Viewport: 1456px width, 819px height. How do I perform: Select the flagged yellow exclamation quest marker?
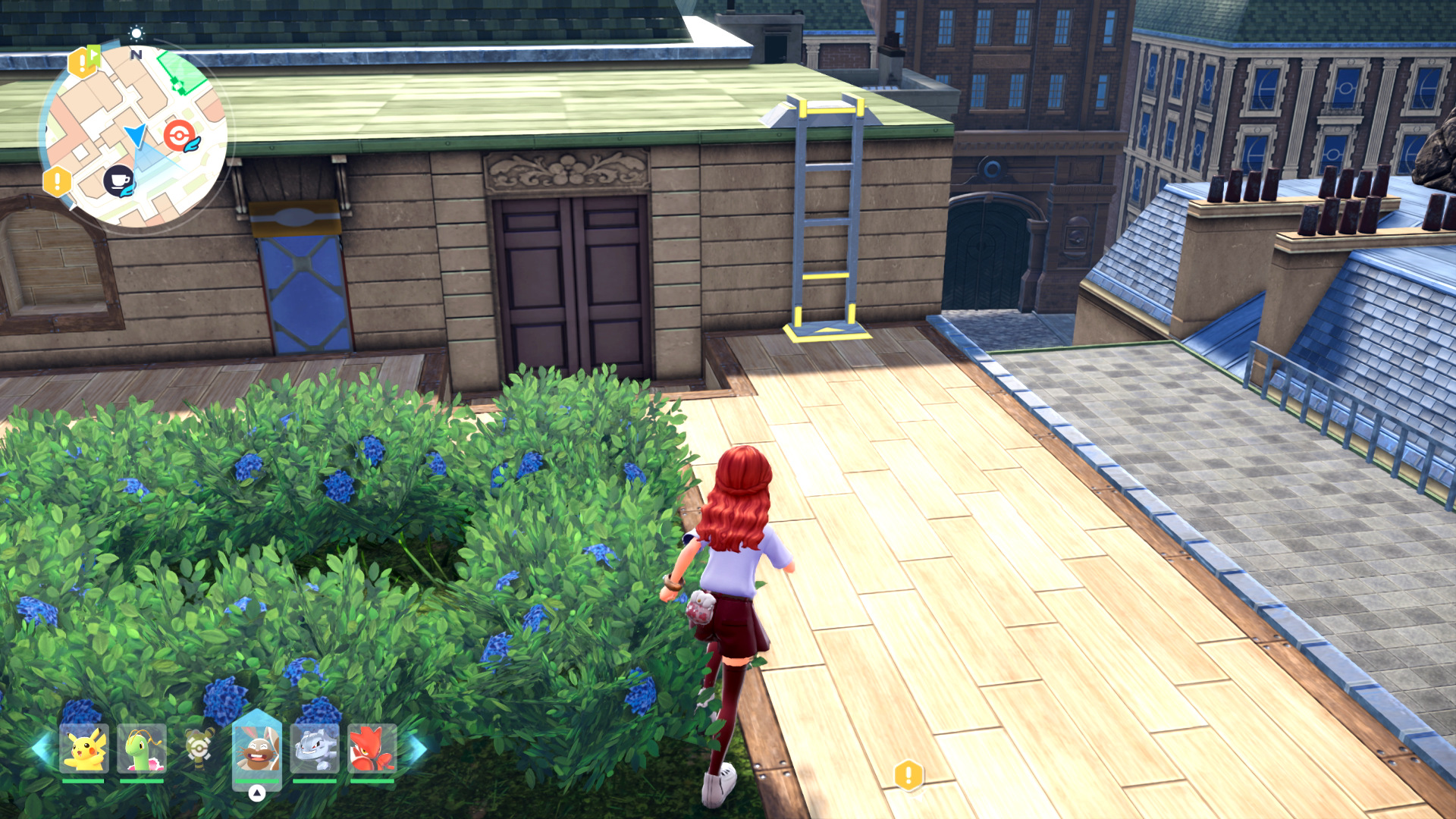coord(83,61)
